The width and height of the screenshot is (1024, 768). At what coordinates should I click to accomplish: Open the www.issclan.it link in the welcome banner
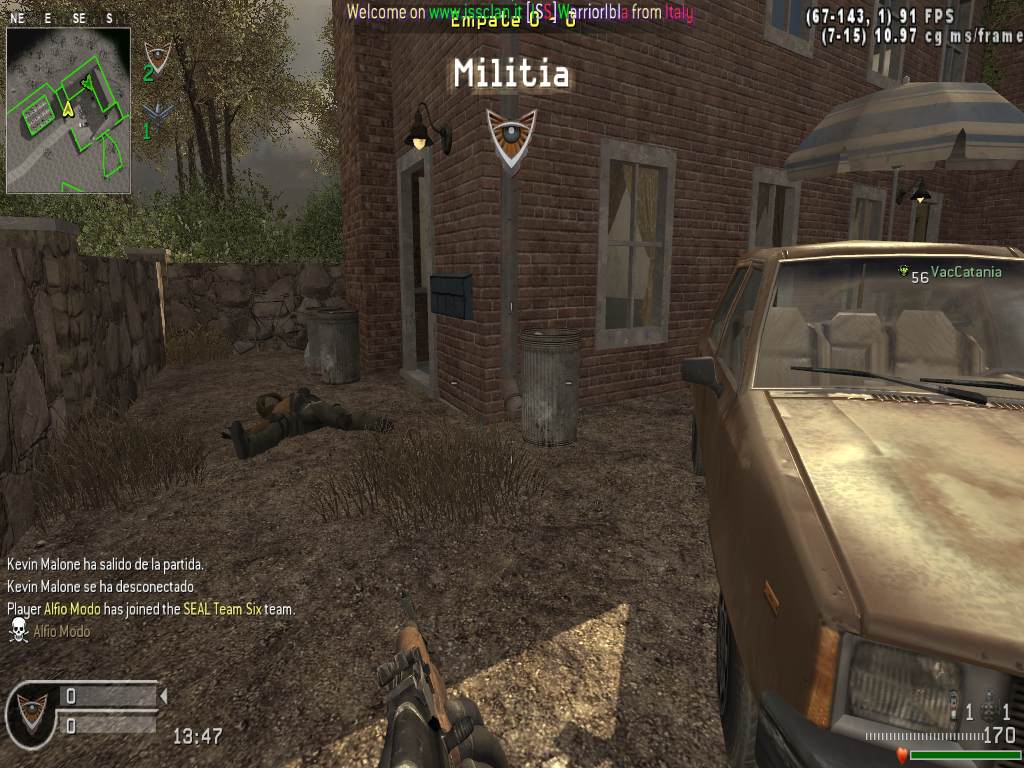click(475, 12)
